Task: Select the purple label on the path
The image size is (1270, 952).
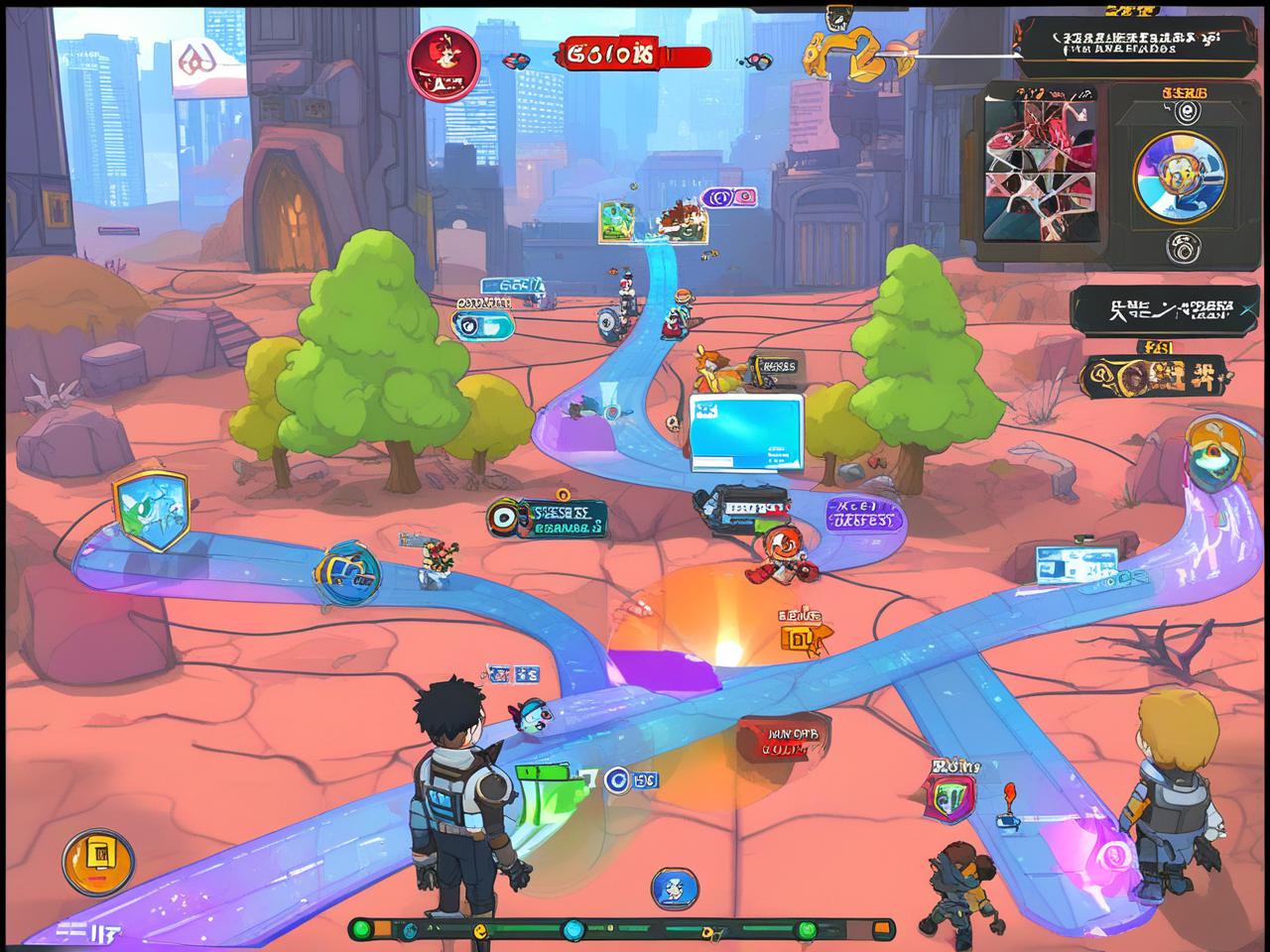Action: click(860, 513)
